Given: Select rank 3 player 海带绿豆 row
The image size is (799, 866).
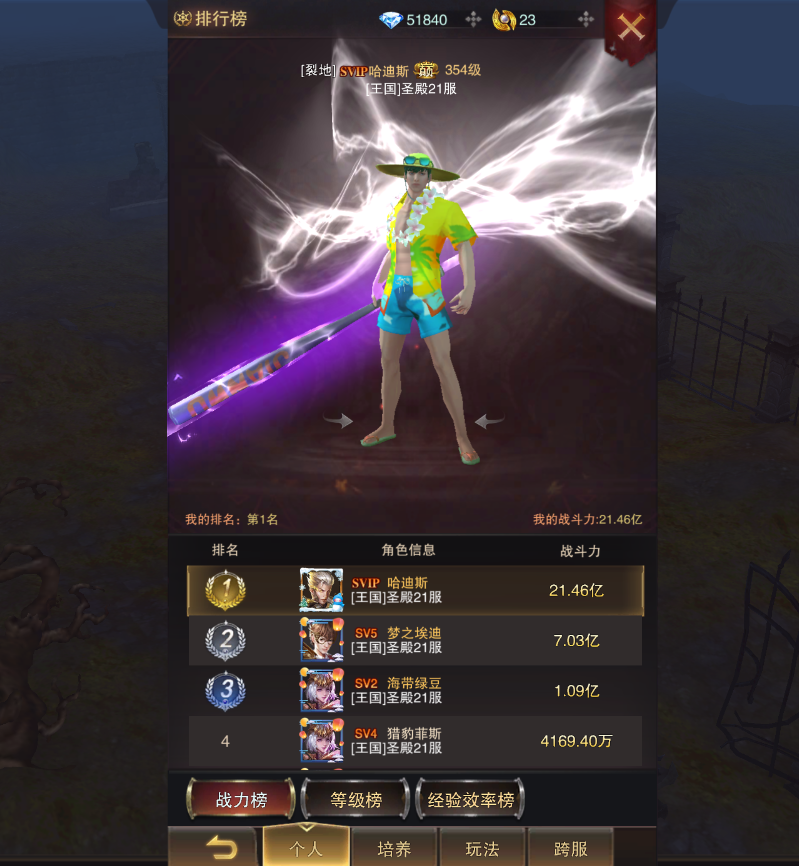Looking at the screenshot, I should coord(415,690).
